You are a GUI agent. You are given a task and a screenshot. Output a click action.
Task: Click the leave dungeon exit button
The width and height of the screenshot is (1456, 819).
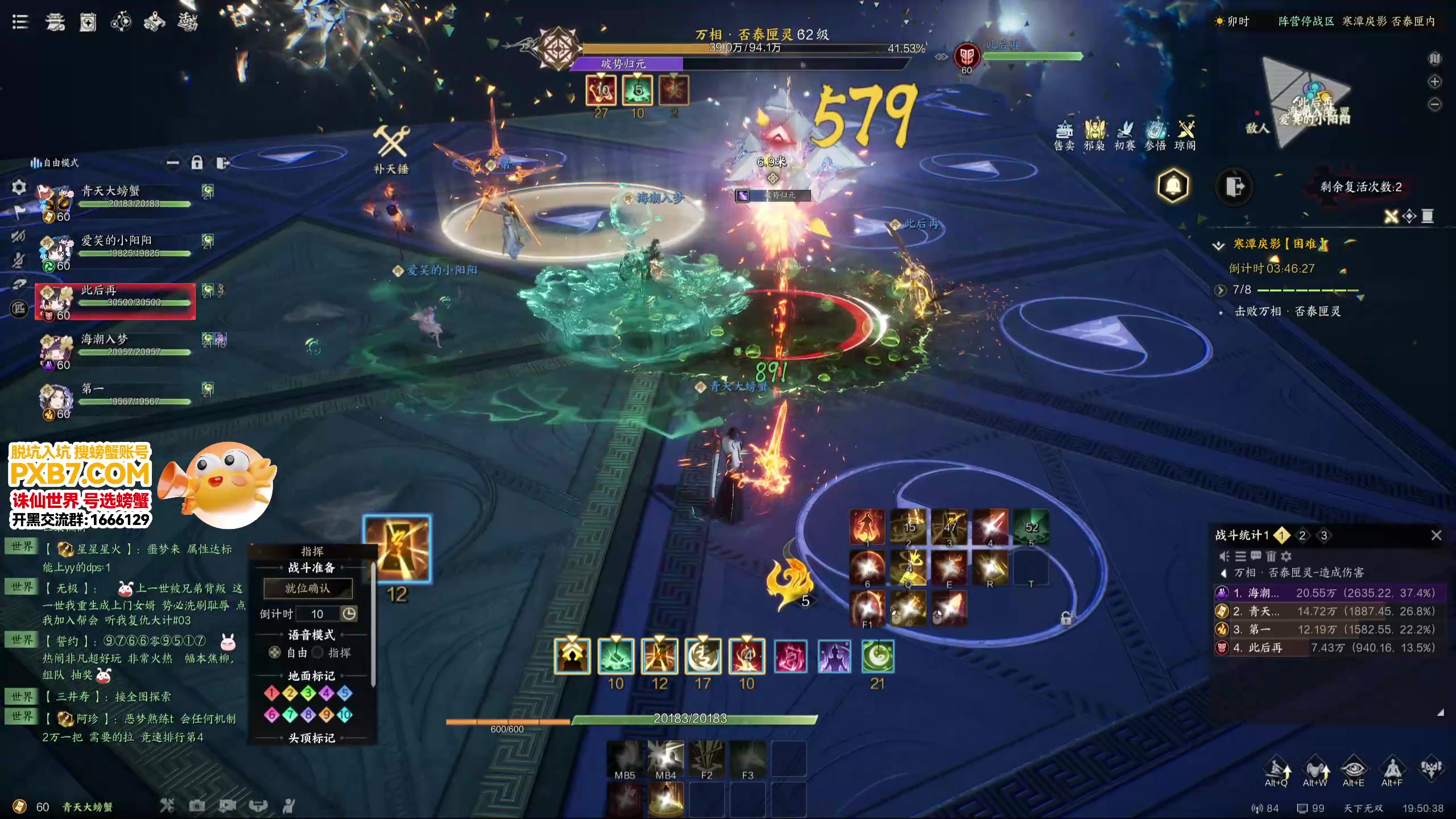click(x=1234, y=187)
